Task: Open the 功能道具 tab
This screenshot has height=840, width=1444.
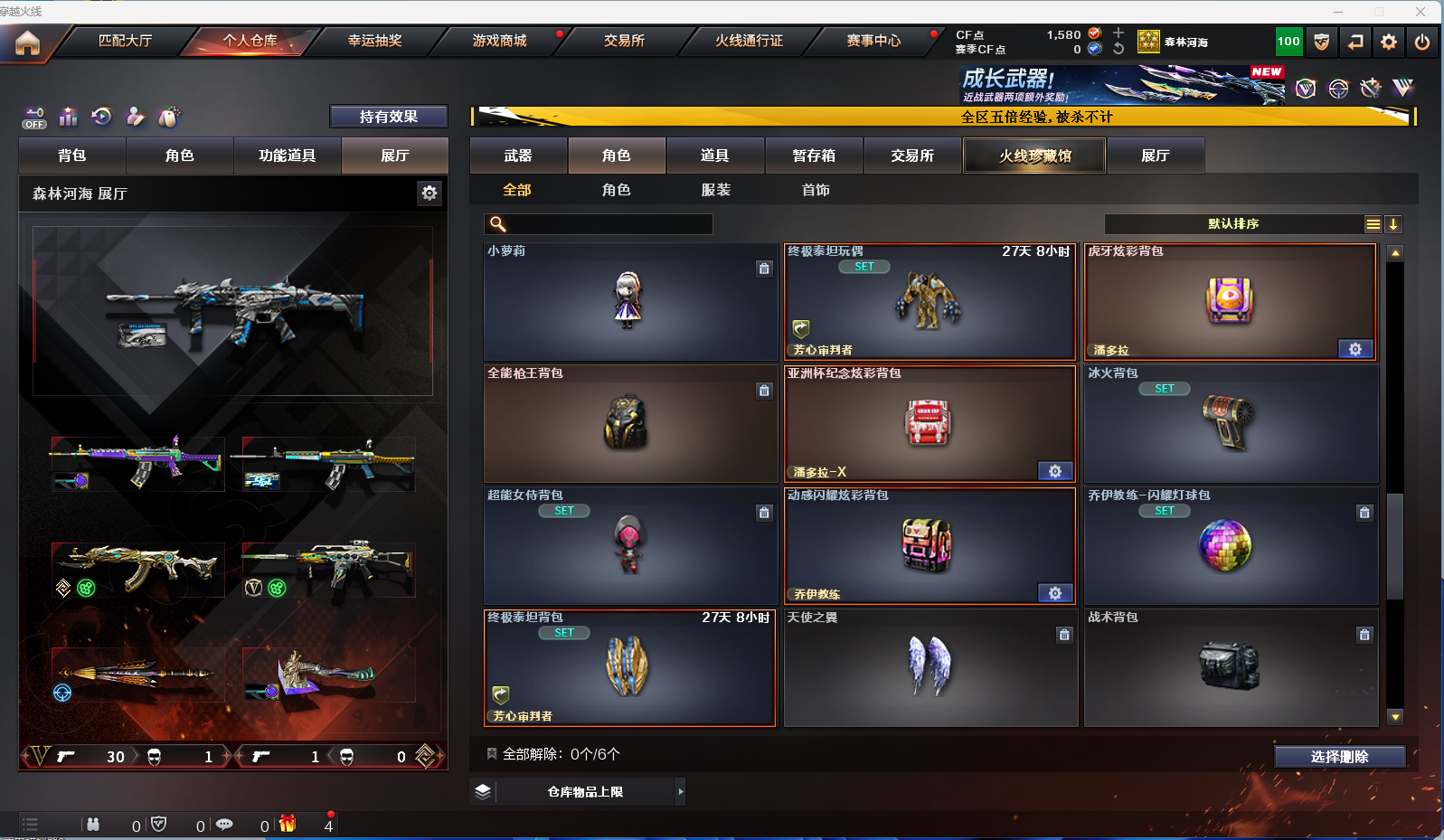Action: click(287, 156)
